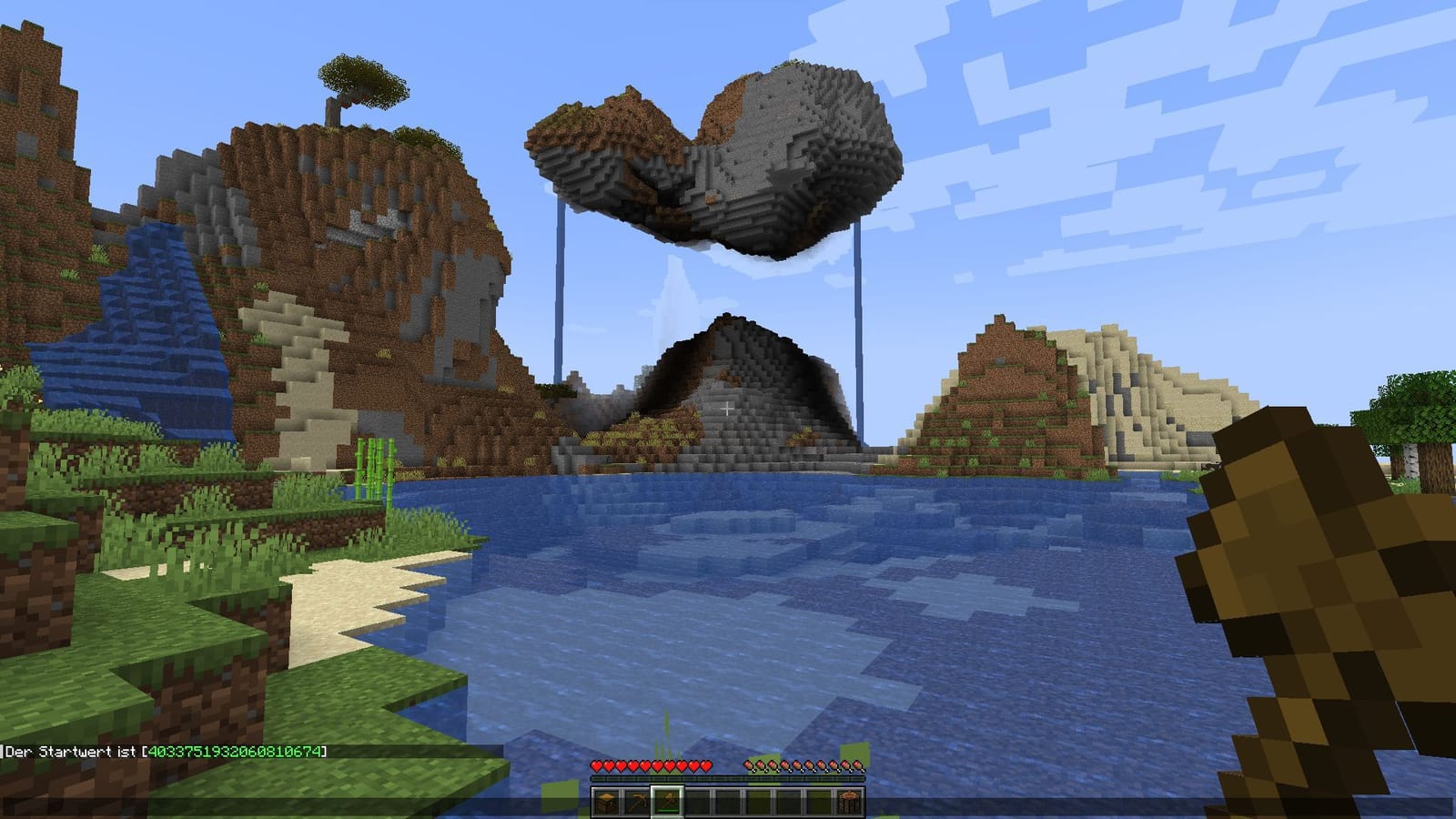Image resolution: width=1456 pixels, height=819 pixels.
Task: Click the highlighted selected hotbar slot frame
Action: [667, 801]
